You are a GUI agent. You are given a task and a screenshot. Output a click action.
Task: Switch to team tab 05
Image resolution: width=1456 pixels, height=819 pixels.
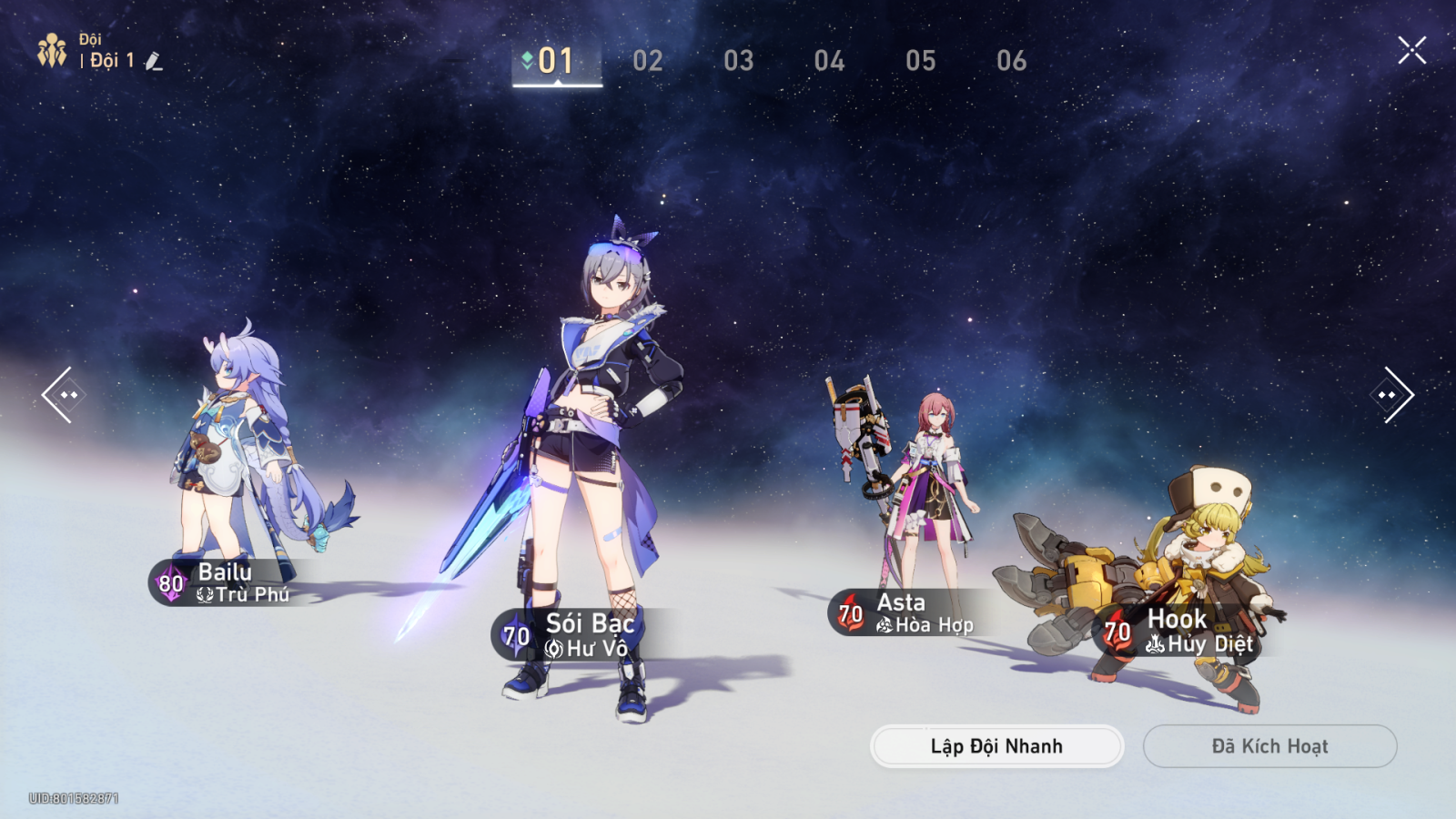click(922, 61)
